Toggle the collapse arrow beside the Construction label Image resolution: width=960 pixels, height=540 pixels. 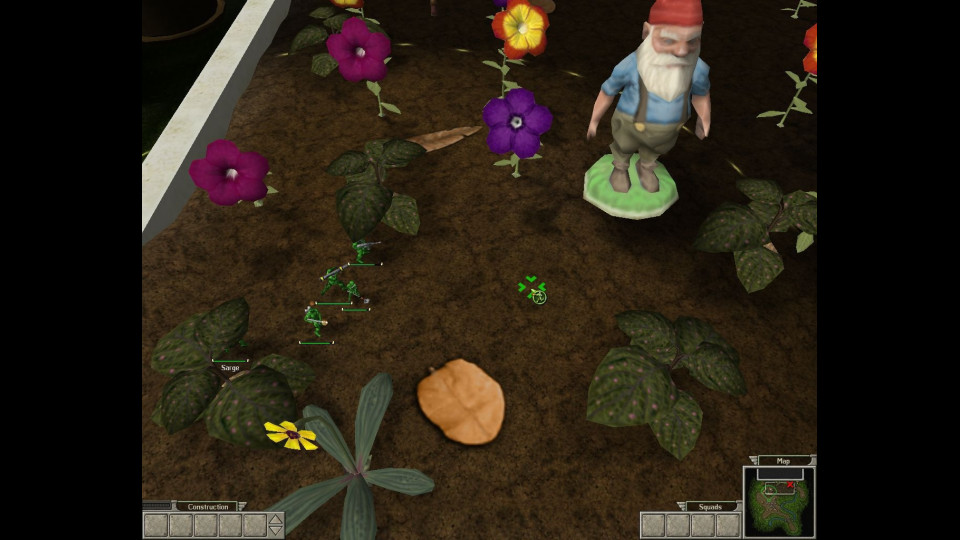point(241,506)
